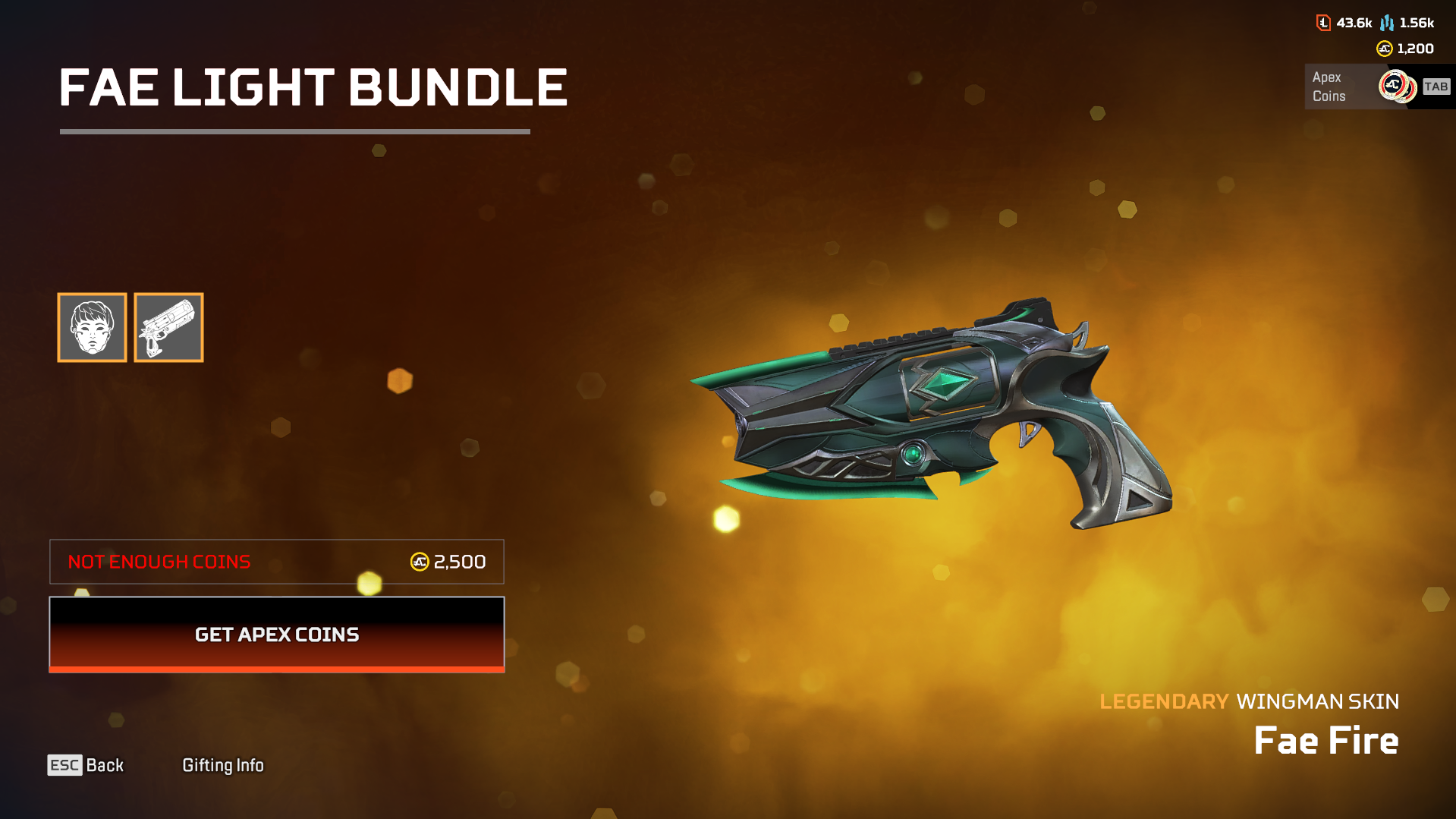Select the Wingman skin bundle item icon

pos(168,327)
